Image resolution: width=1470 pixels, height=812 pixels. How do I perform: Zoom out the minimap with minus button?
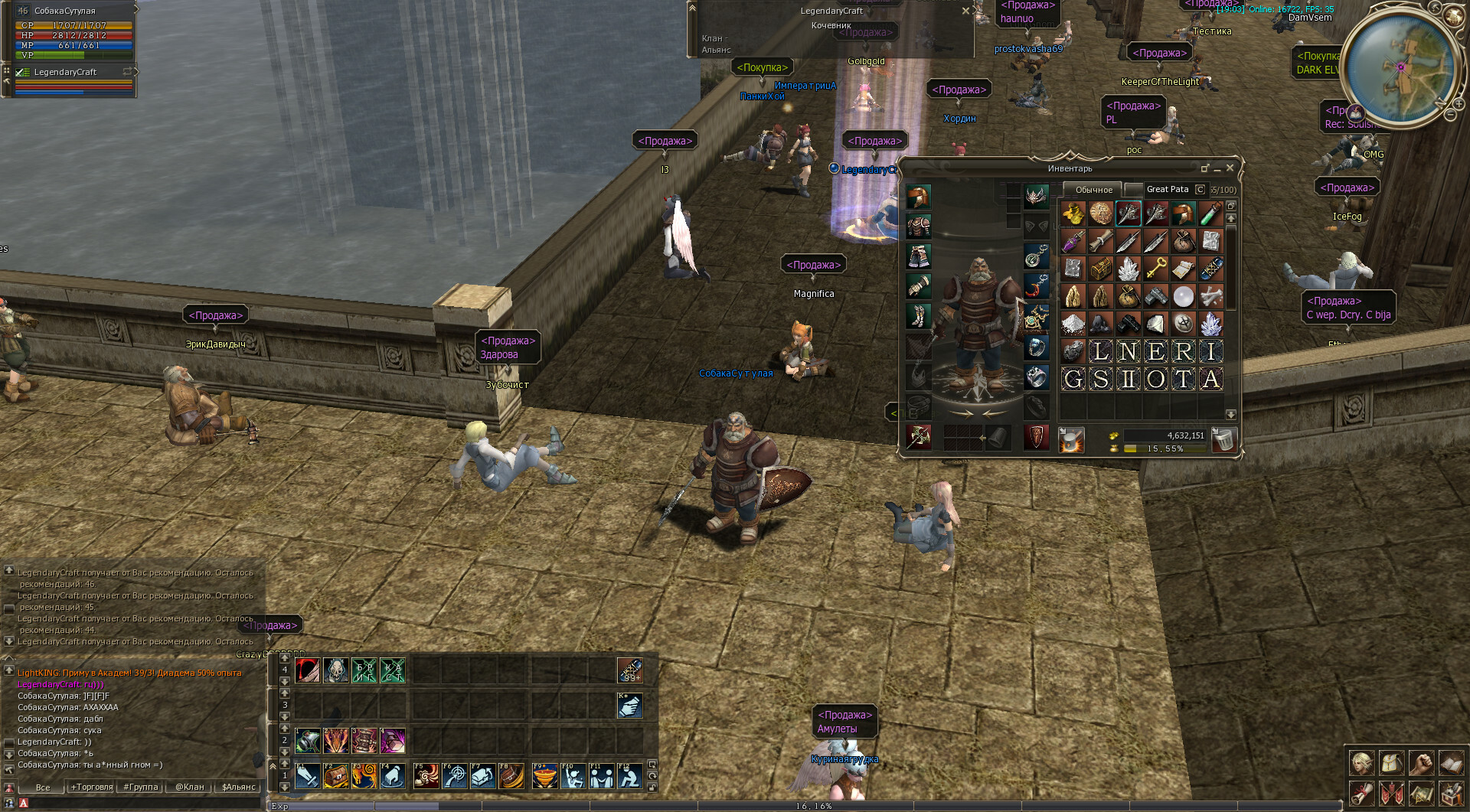coord(1450,115)
